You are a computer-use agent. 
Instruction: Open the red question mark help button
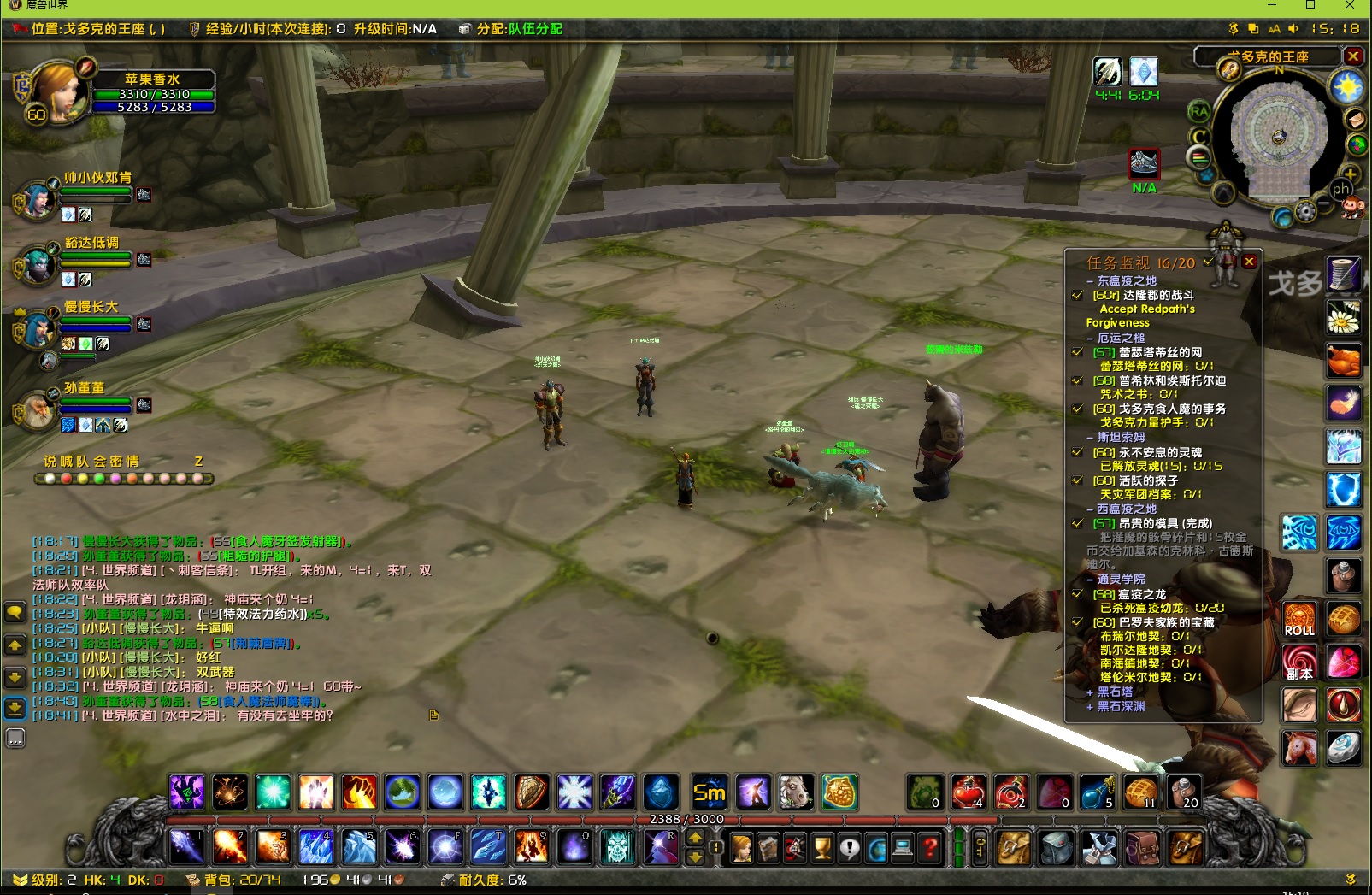coord(931,848)
